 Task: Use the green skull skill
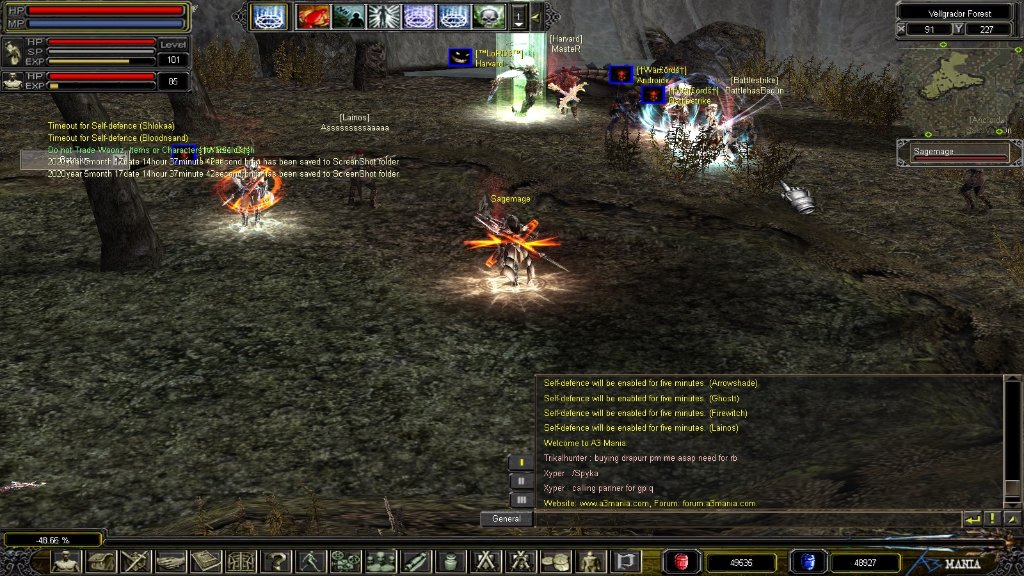[489, 16]
